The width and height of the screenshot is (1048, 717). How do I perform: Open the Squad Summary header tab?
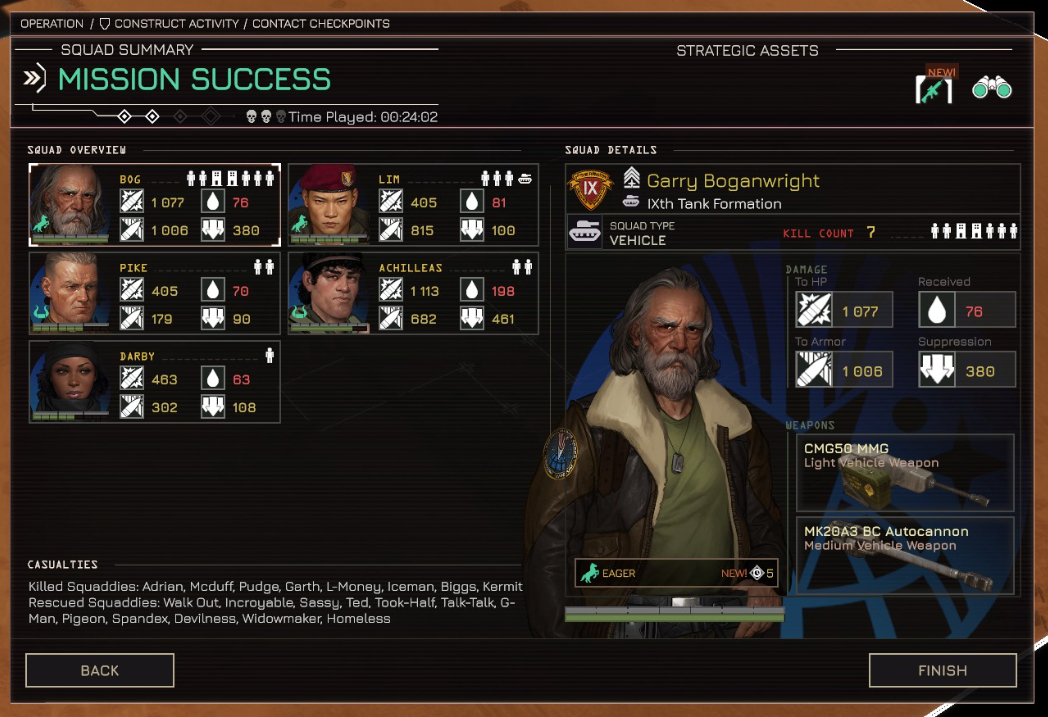coord(127,50)
